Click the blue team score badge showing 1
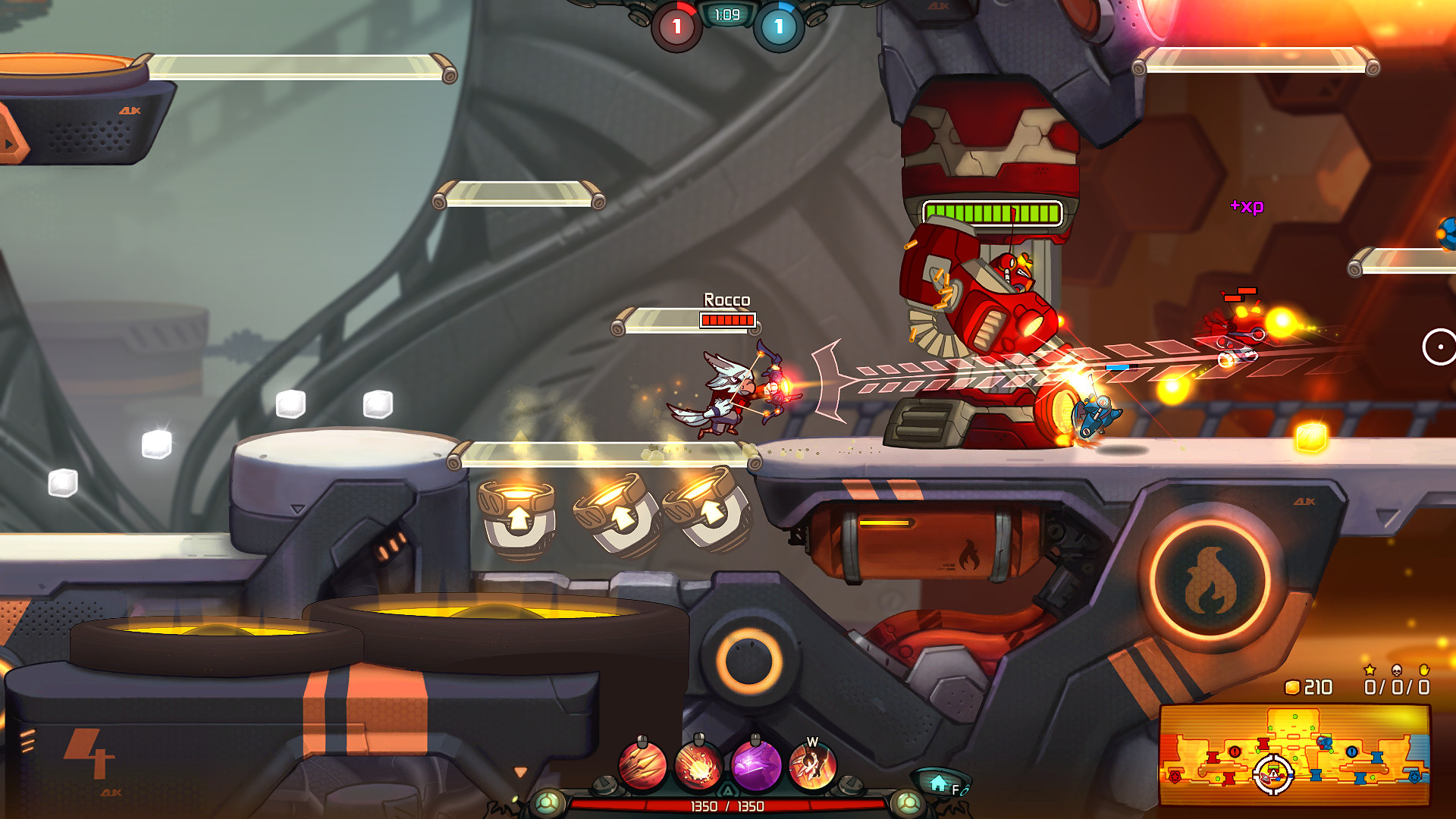Screen dimensions: 1456x819 [x=777, y=24]
